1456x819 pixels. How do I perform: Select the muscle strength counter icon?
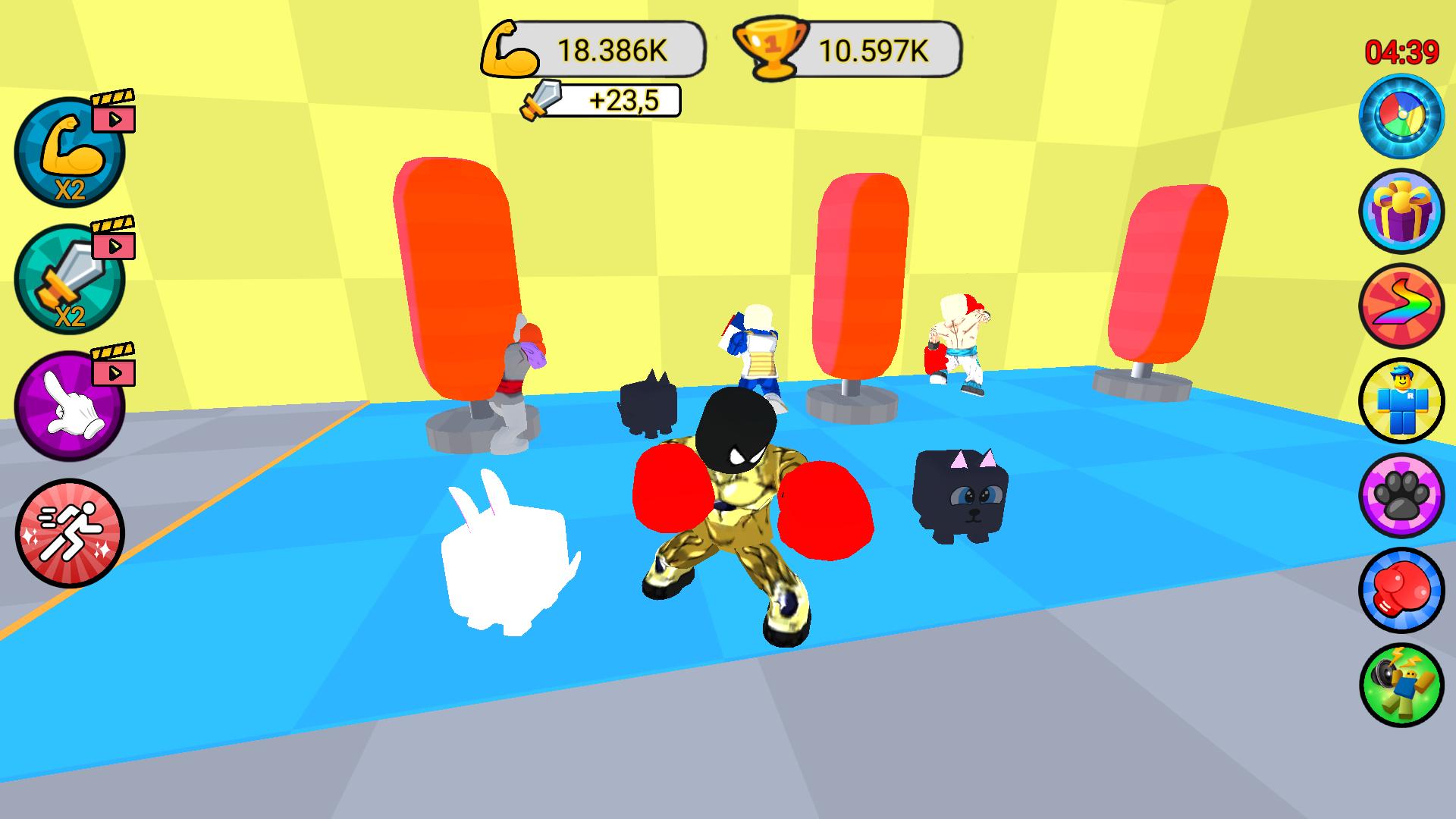click(x=510, y=47)
